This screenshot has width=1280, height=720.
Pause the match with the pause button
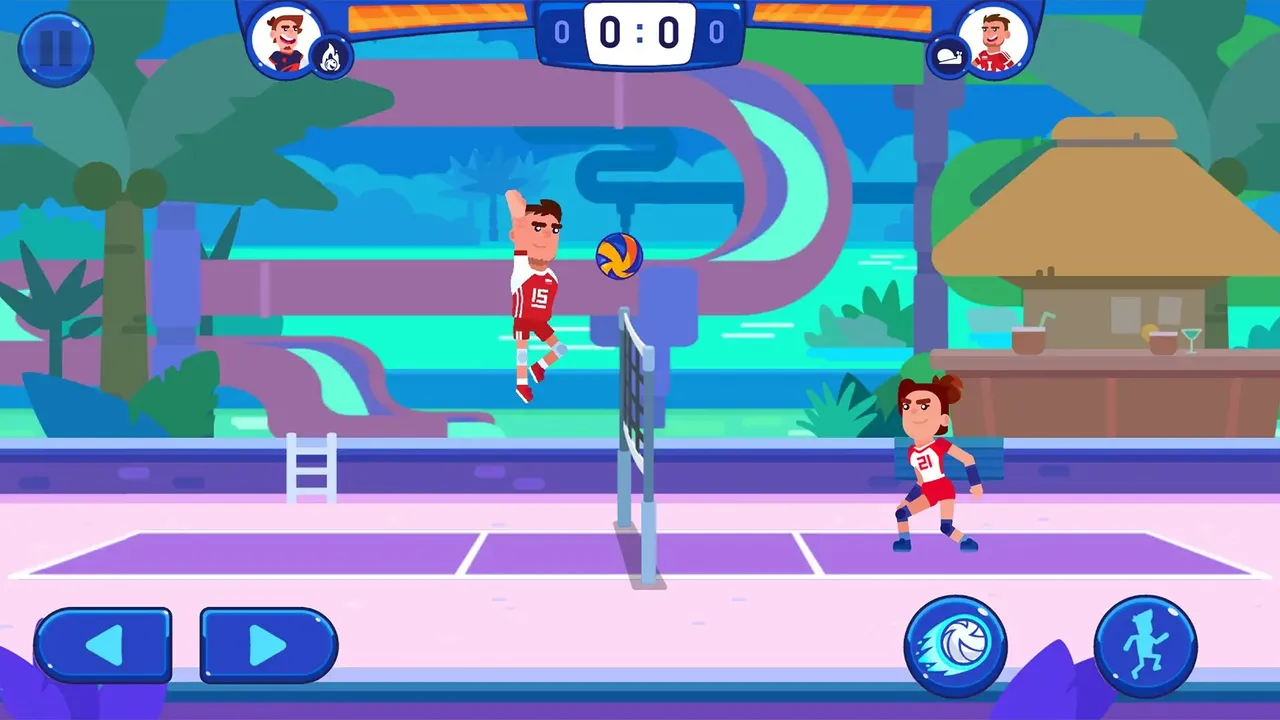point(56,50)
